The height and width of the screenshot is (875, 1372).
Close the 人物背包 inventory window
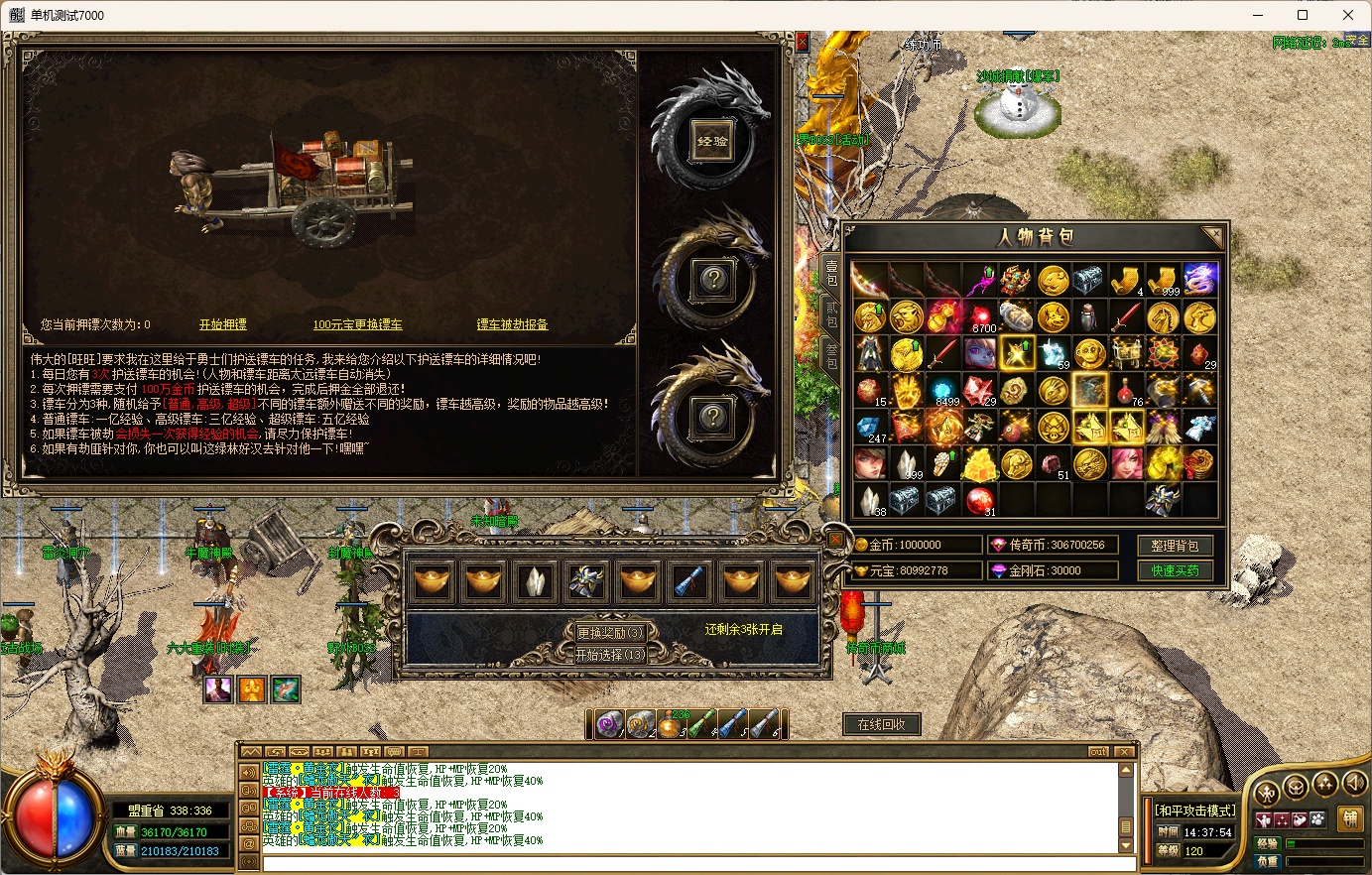(x=1213, y=236)
